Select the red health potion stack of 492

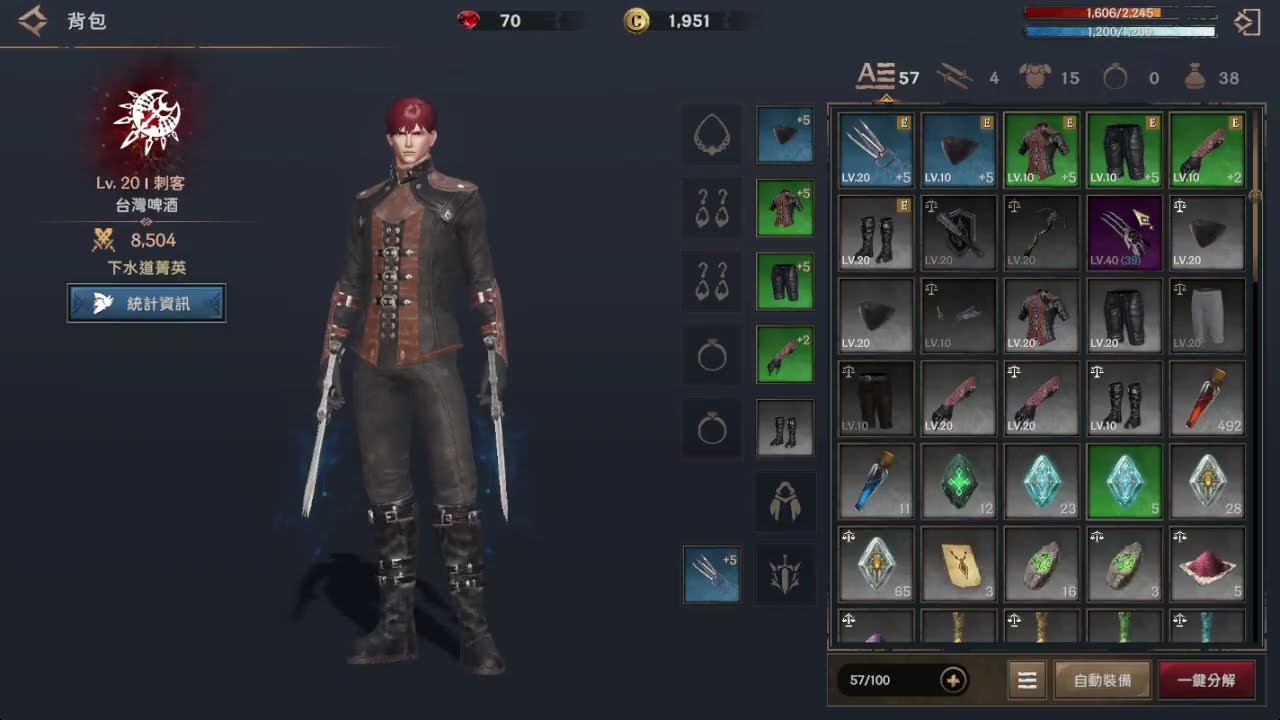(x=1207, y=399)
